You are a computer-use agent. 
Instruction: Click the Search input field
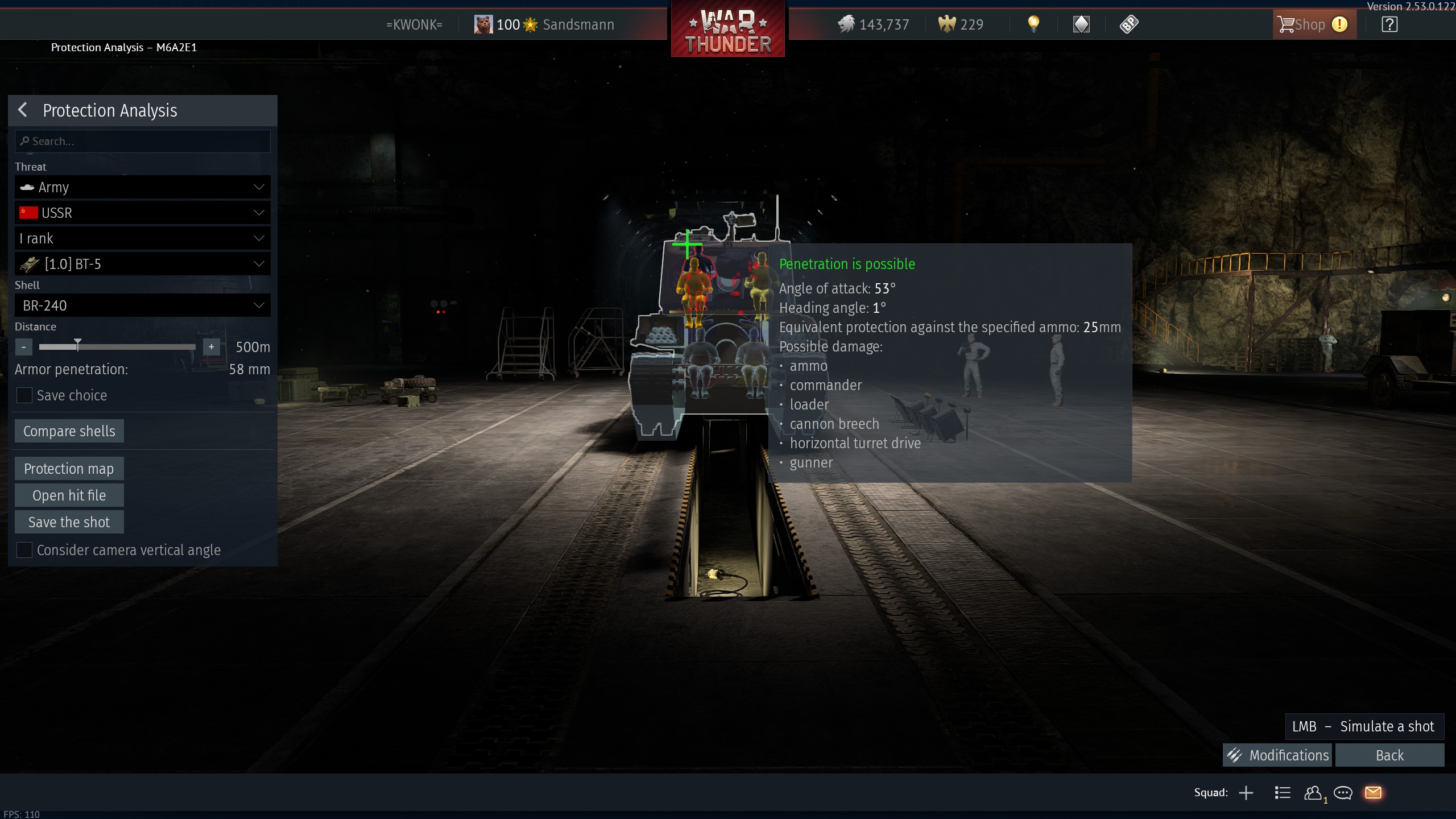[142, 141]
